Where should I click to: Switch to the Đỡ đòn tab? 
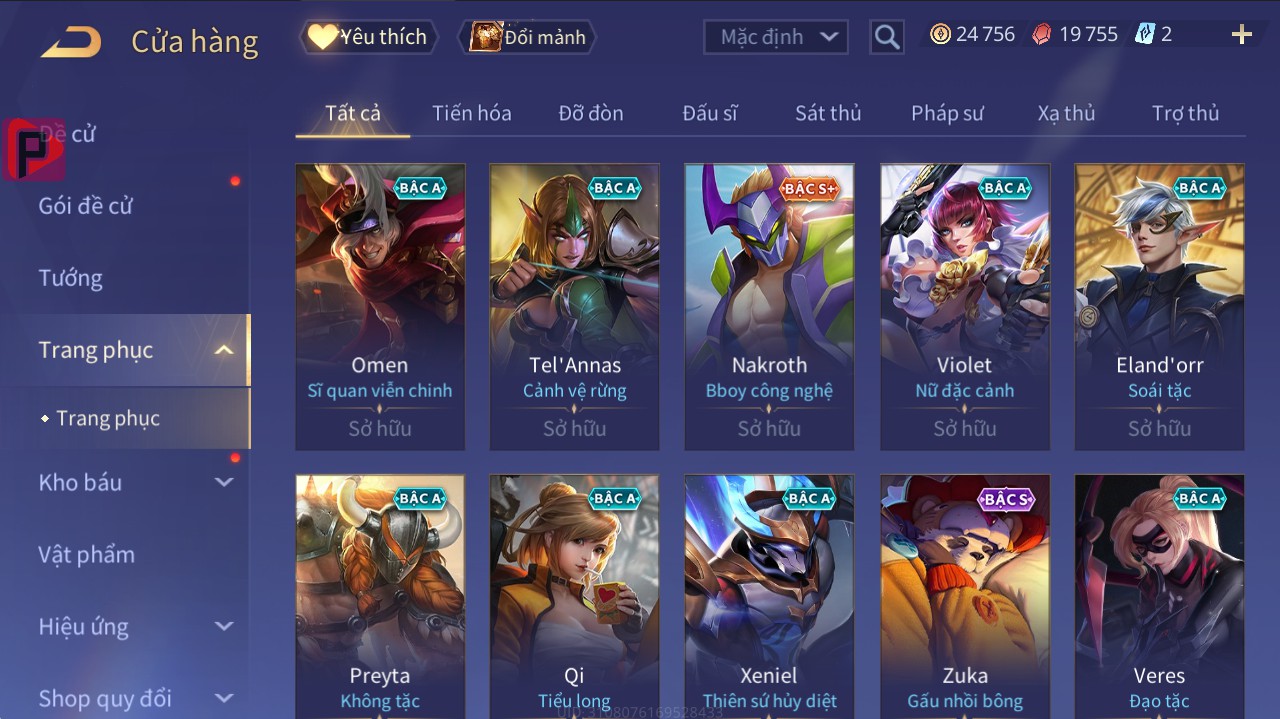point(590,113)
